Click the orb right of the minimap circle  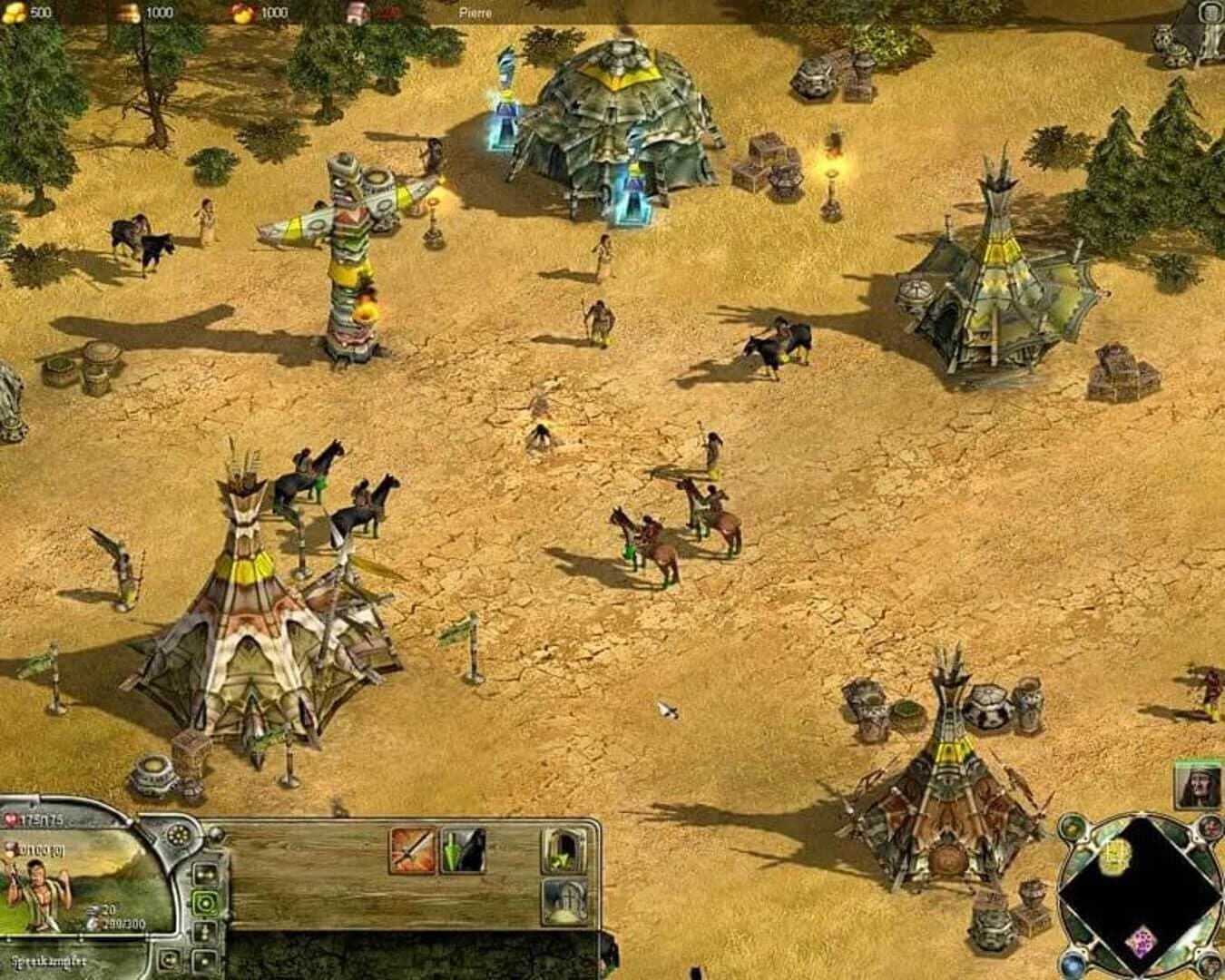[1209, 827]
